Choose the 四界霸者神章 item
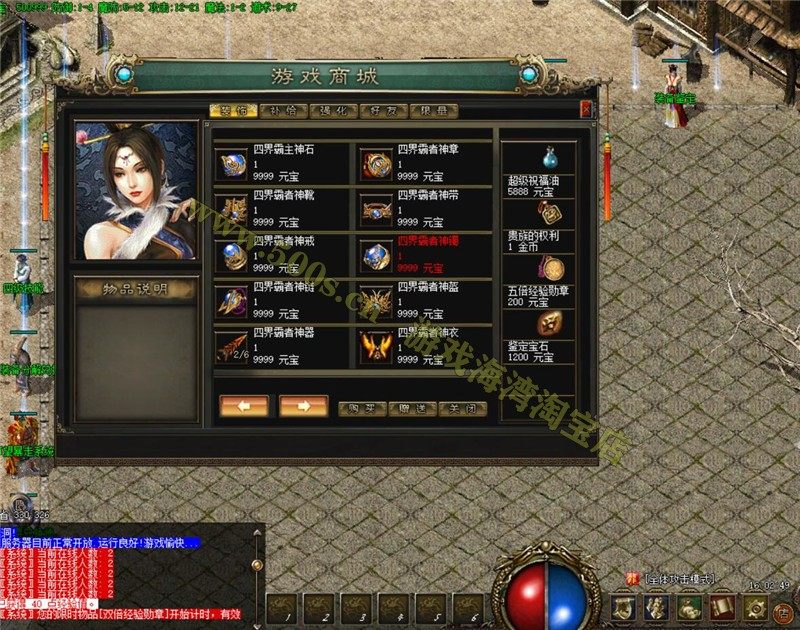The height and width of the screenshot is (630, 800). (x=377, y=163)
